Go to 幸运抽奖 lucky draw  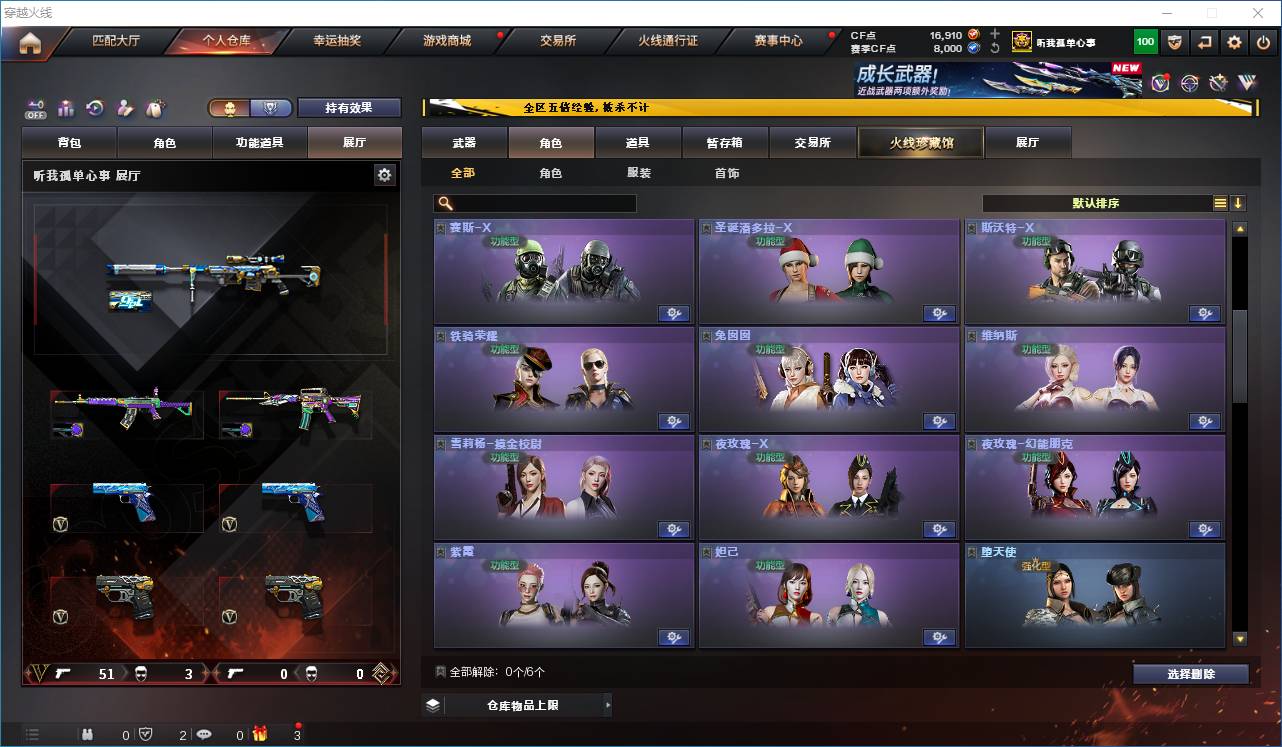point(337,41)
